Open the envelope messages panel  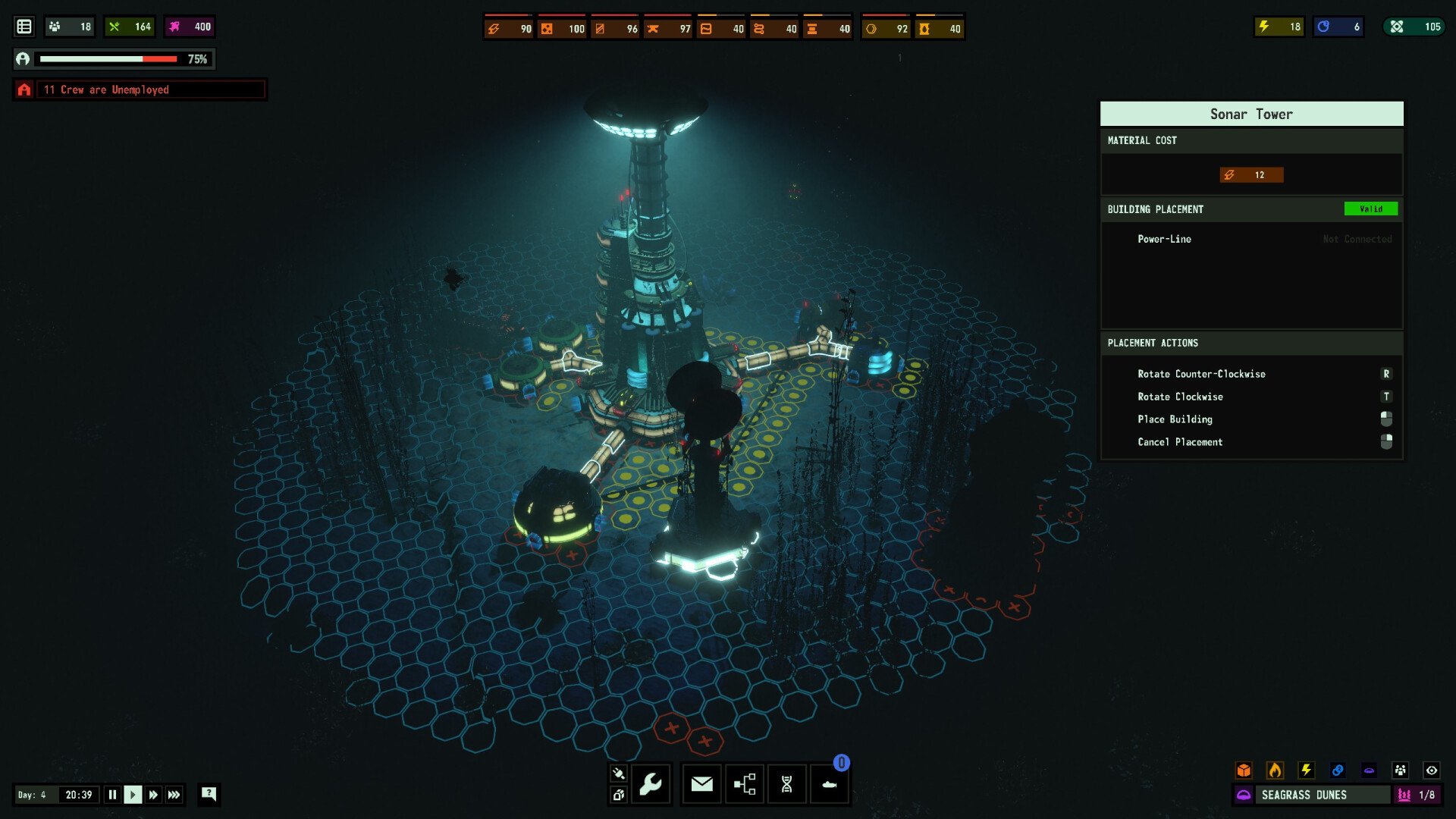(x=702, y=784)
